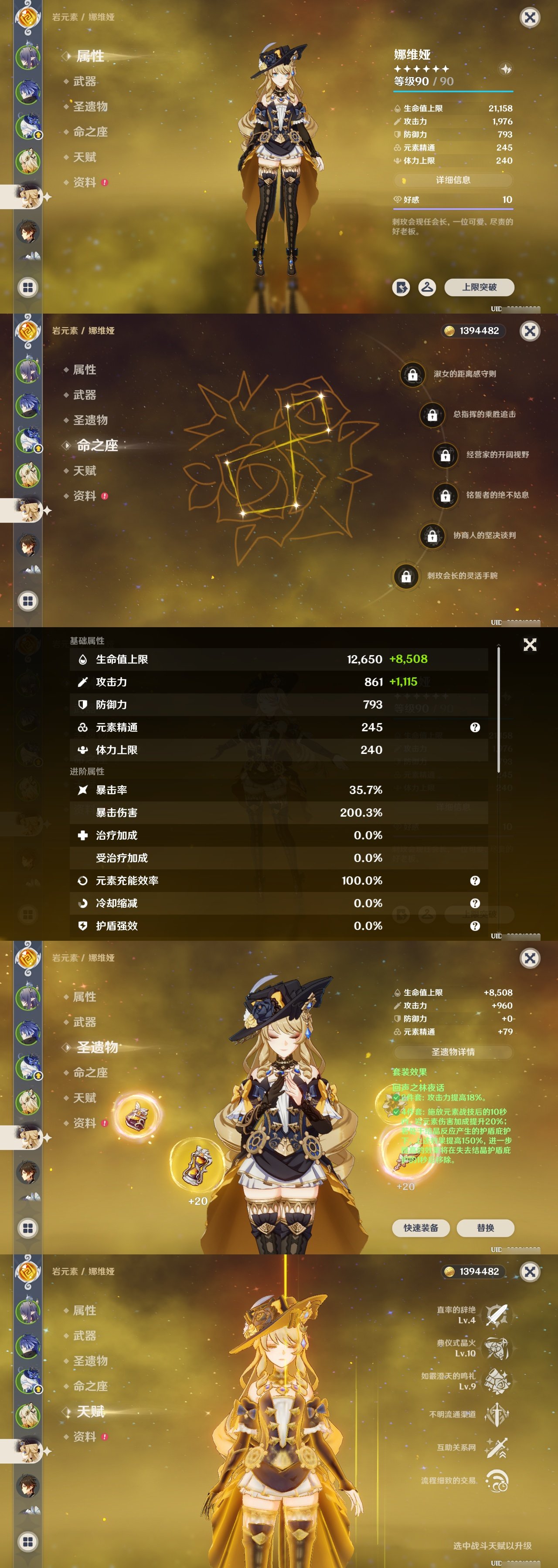Click the 替换 artifact replace button
Viewport: 558px width, 1568px height.
click(486, 1228)
